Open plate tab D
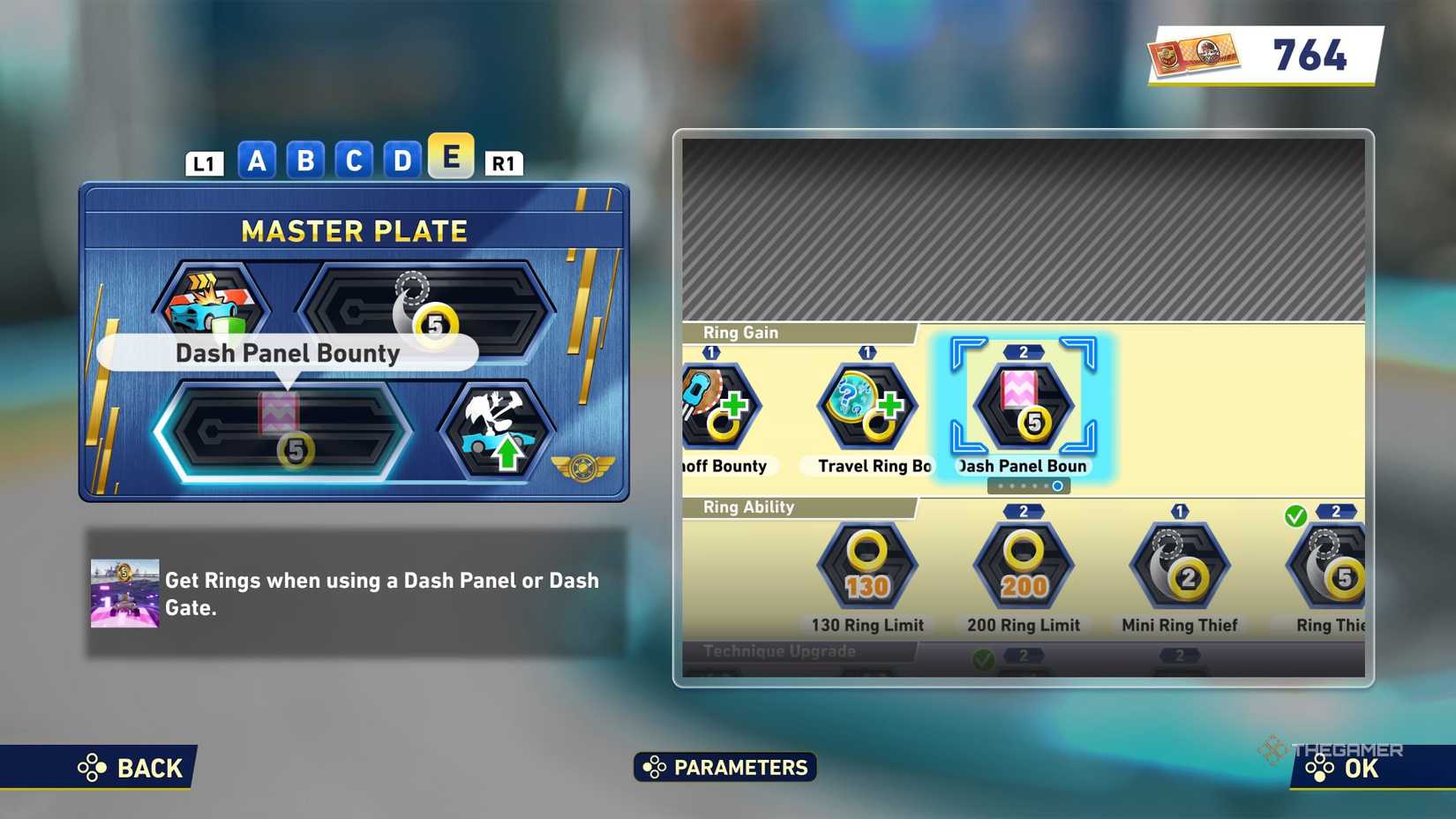 (x=402, y=161)
